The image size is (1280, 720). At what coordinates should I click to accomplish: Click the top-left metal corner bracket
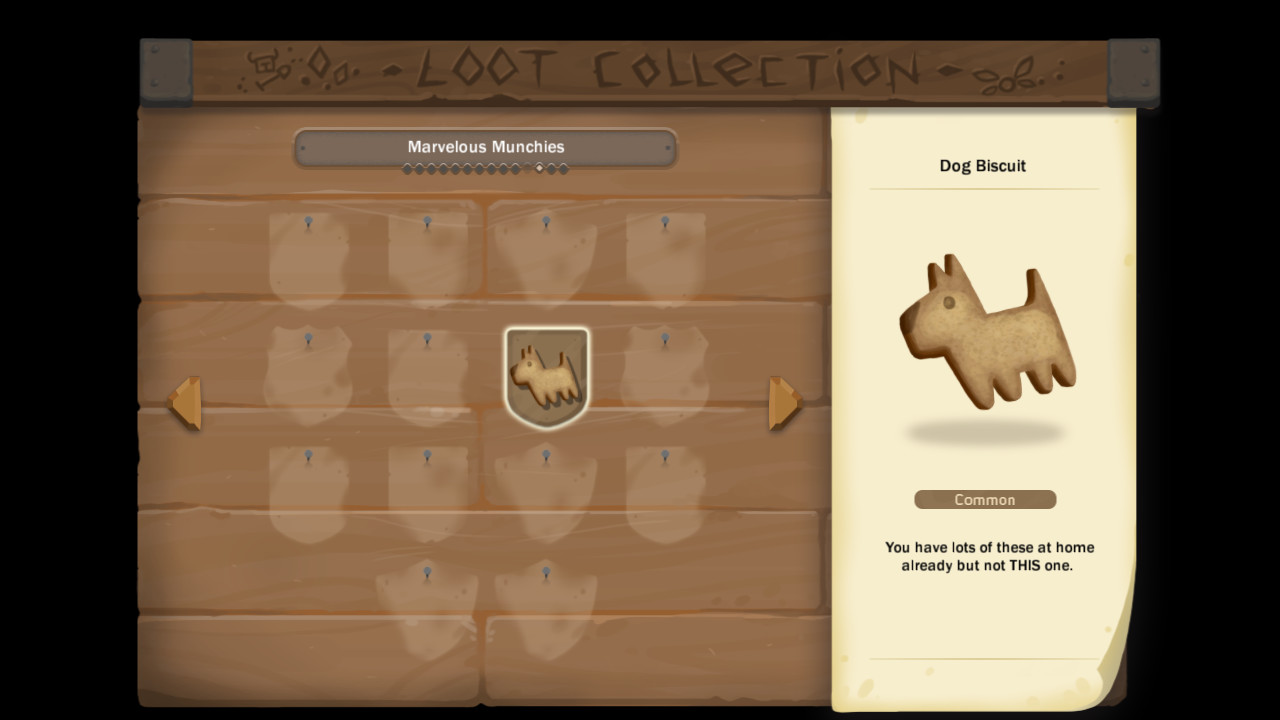pyautogui.click(x=166, y=72)
